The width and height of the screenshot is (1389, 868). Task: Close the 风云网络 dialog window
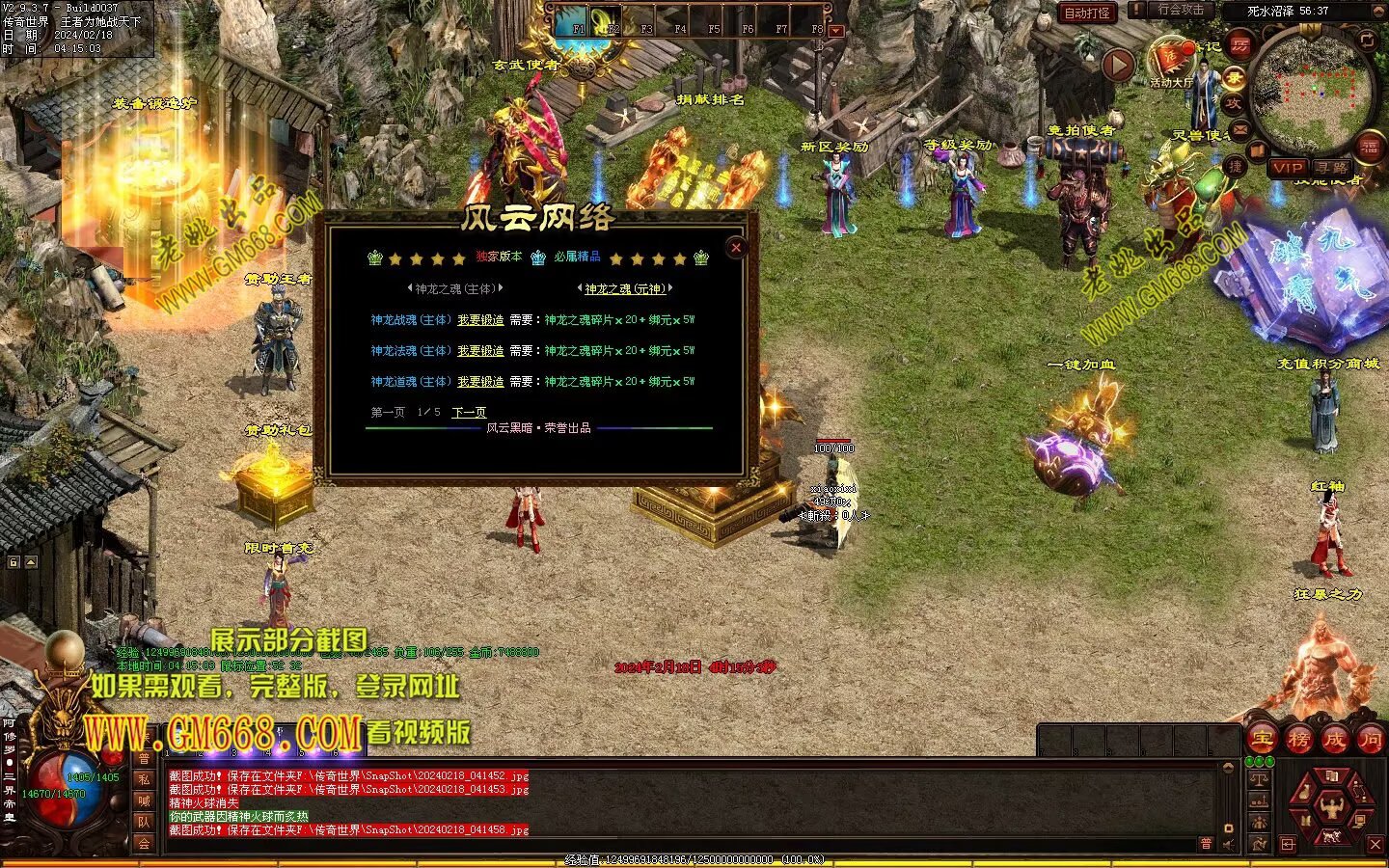pyautogui.click(x=736, y=248)
